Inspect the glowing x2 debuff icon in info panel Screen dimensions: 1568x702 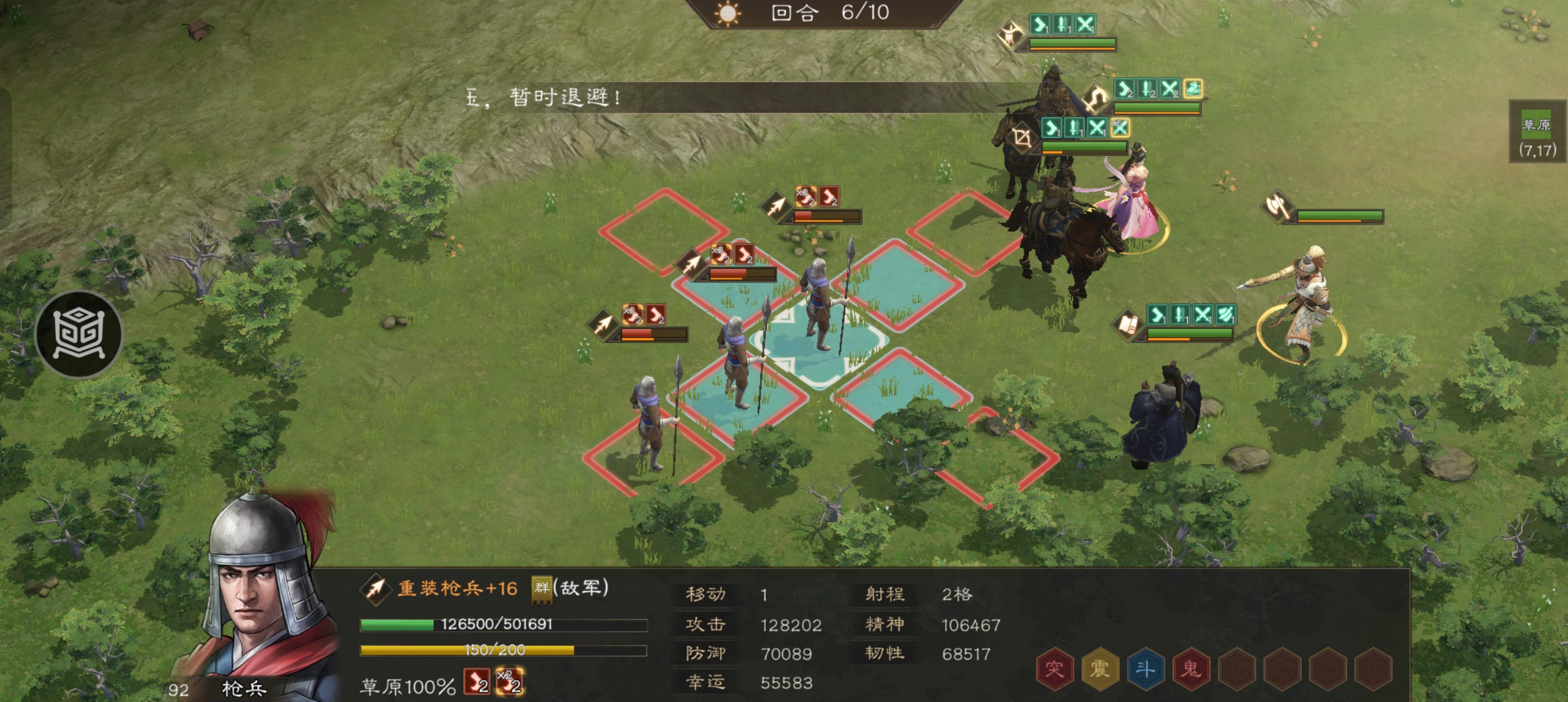click(509, 682)
